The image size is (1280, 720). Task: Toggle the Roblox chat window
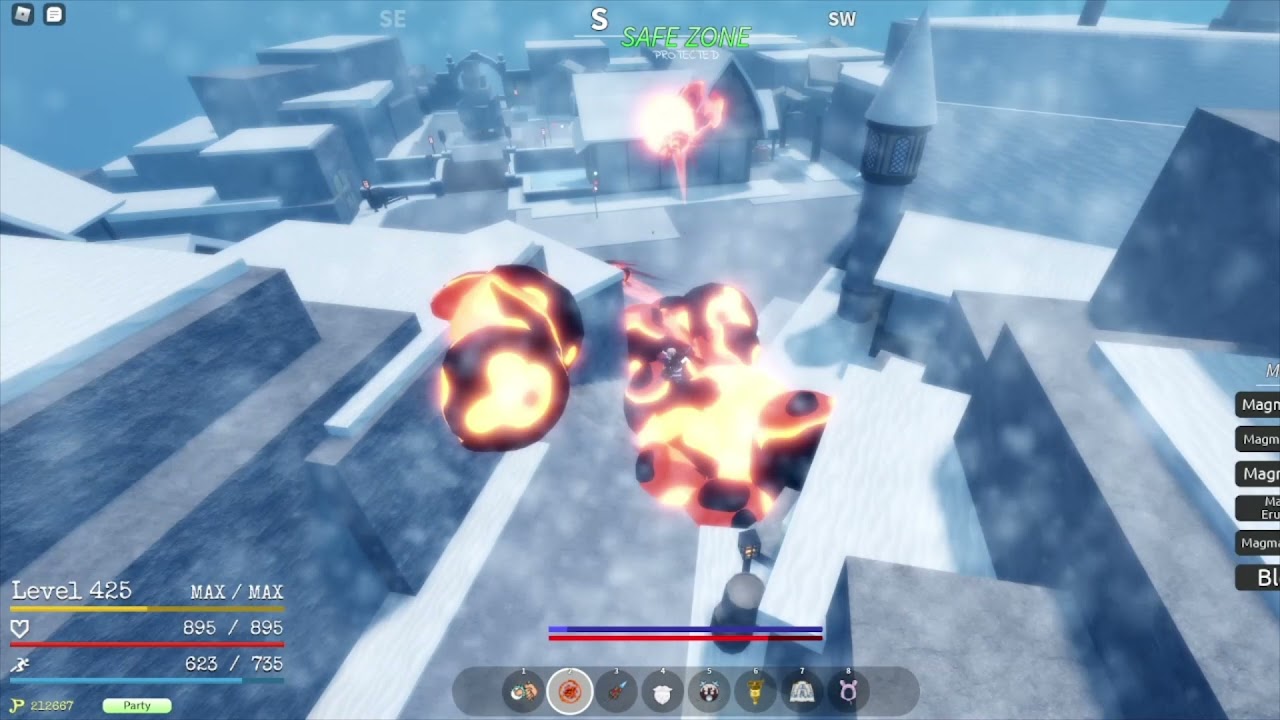click(x=54, y=15)
